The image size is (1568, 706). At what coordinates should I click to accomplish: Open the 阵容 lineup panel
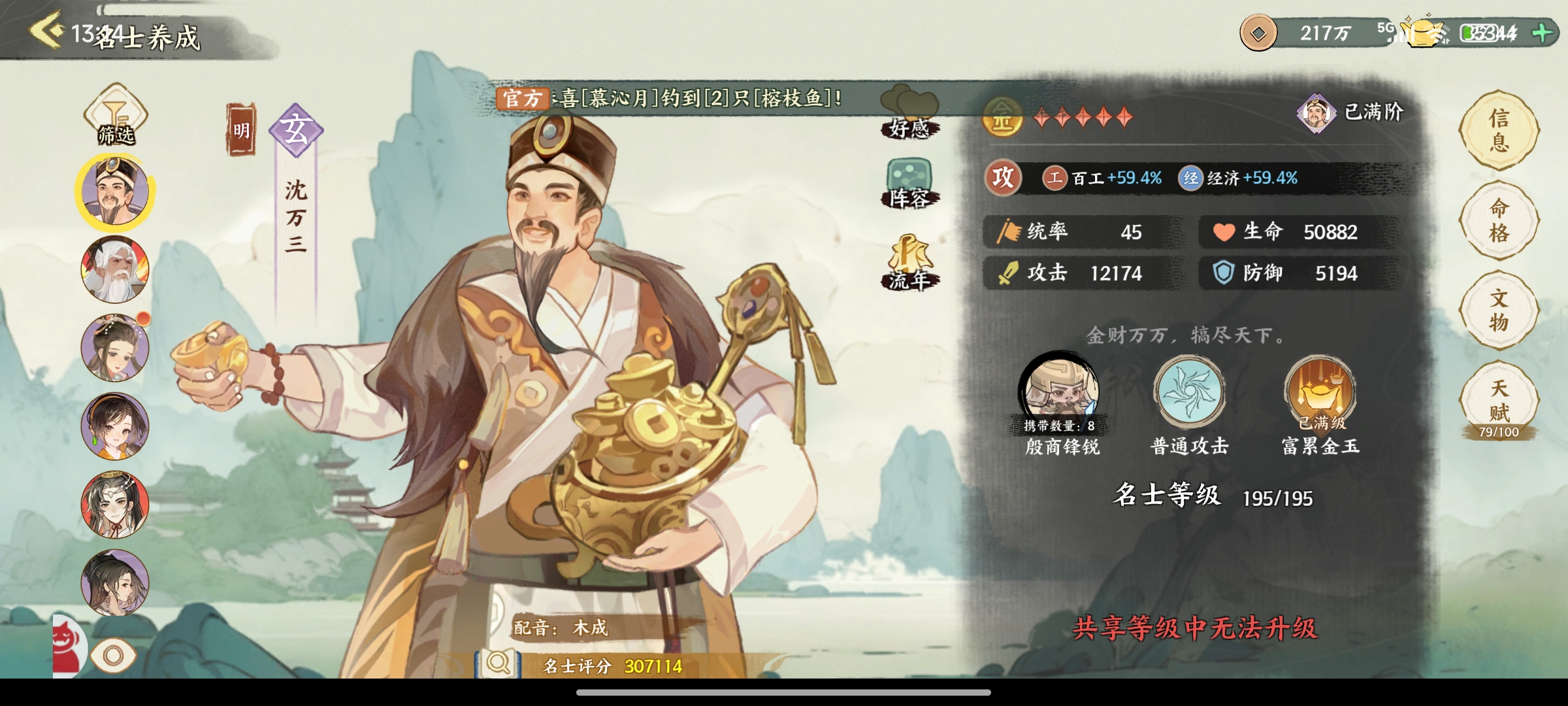909,183
